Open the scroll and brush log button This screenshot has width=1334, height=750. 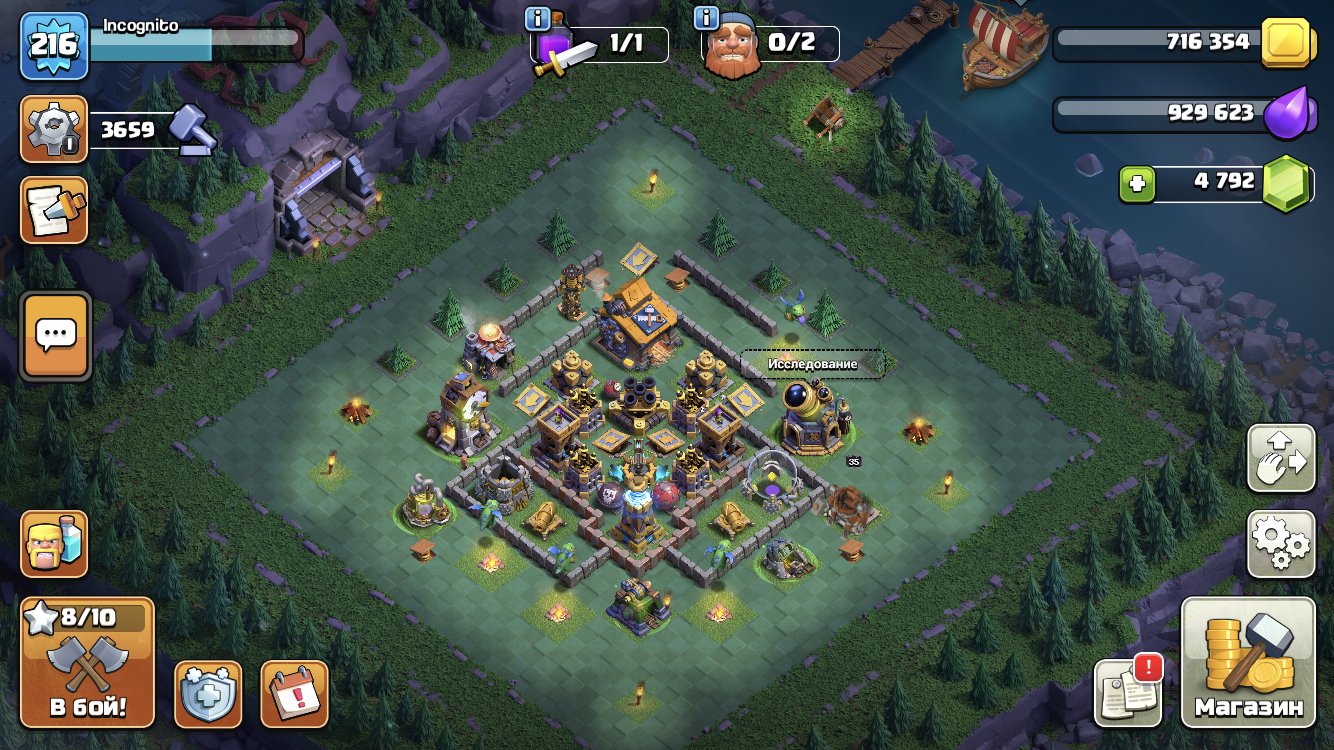54,210
